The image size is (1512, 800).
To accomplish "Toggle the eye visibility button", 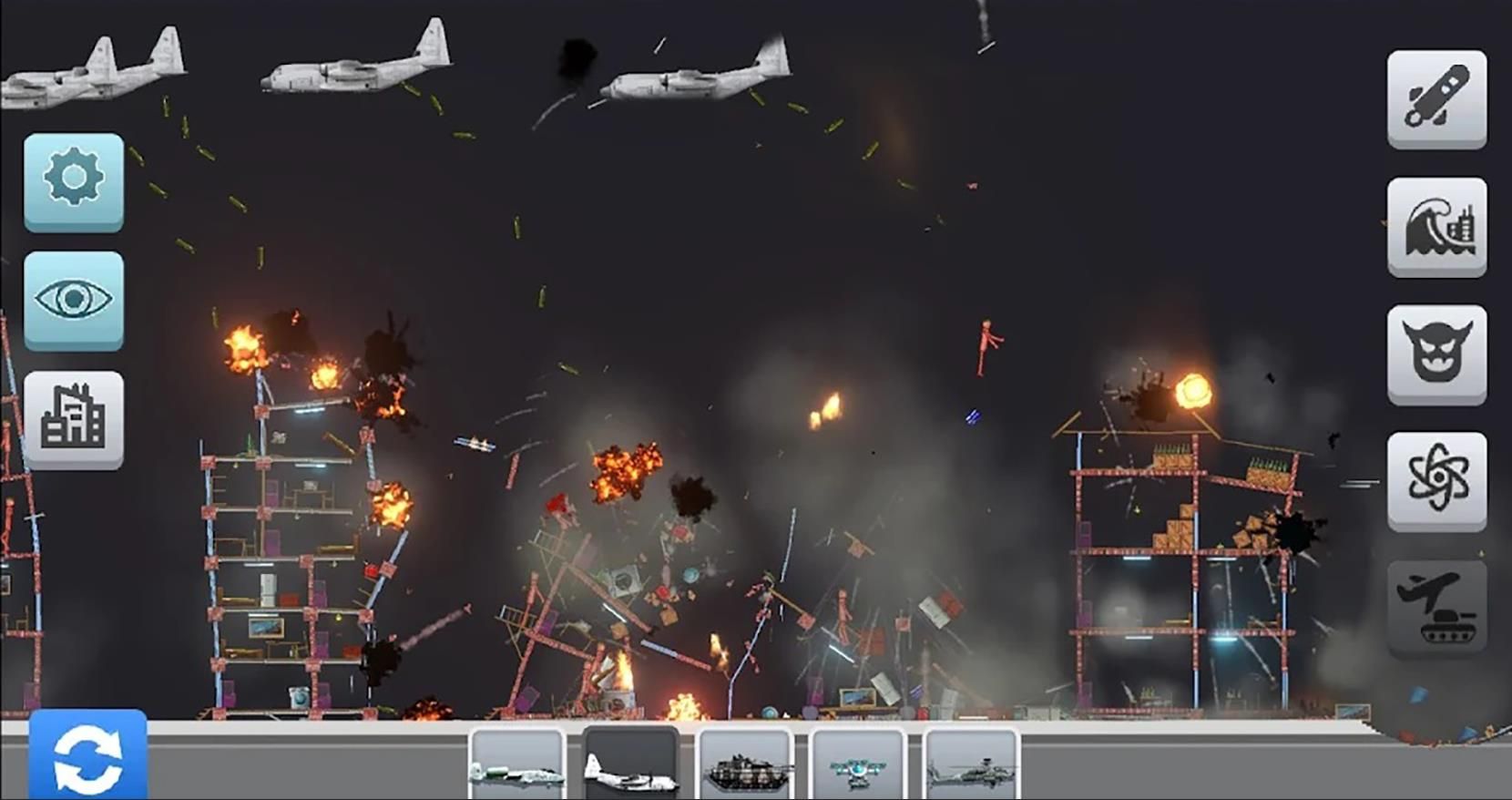I will [x=74, y=299].
